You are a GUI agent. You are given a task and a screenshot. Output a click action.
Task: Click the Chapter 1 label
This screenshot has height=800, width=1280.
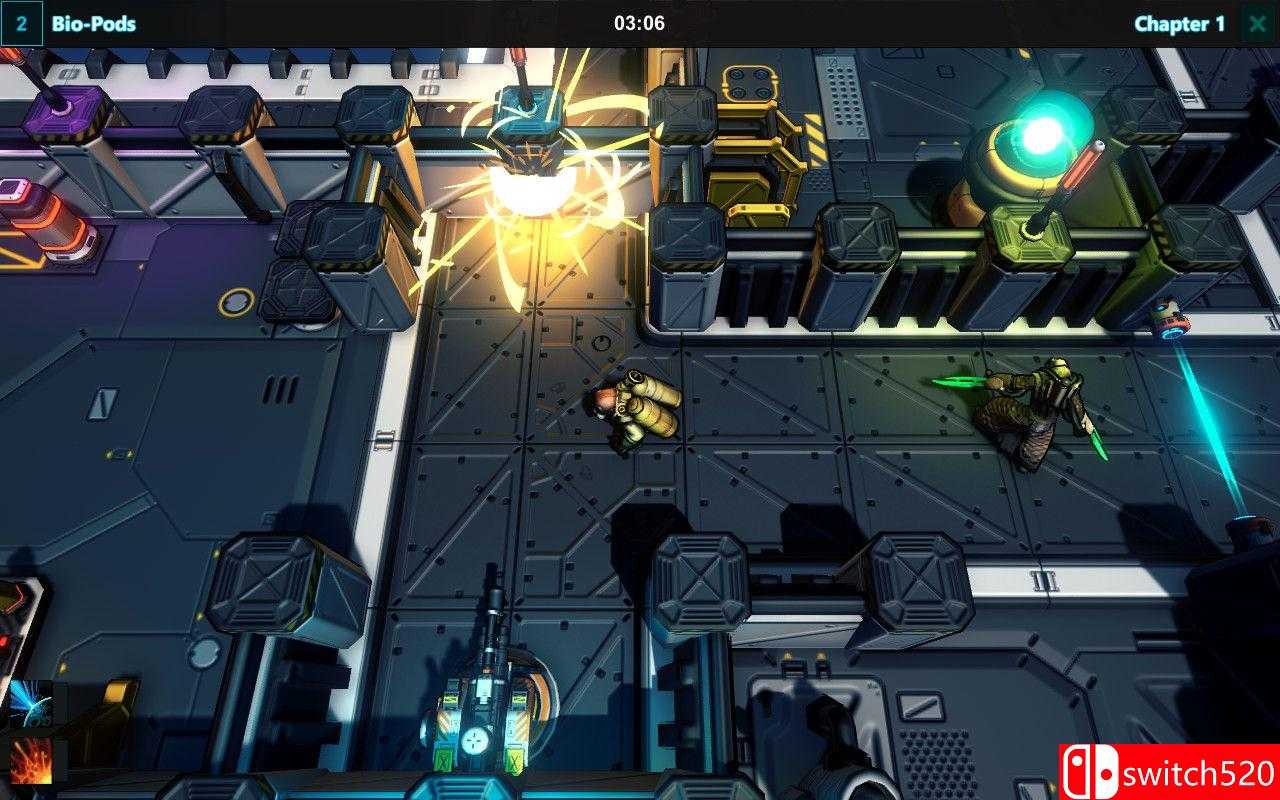(x=1180, y=24)
